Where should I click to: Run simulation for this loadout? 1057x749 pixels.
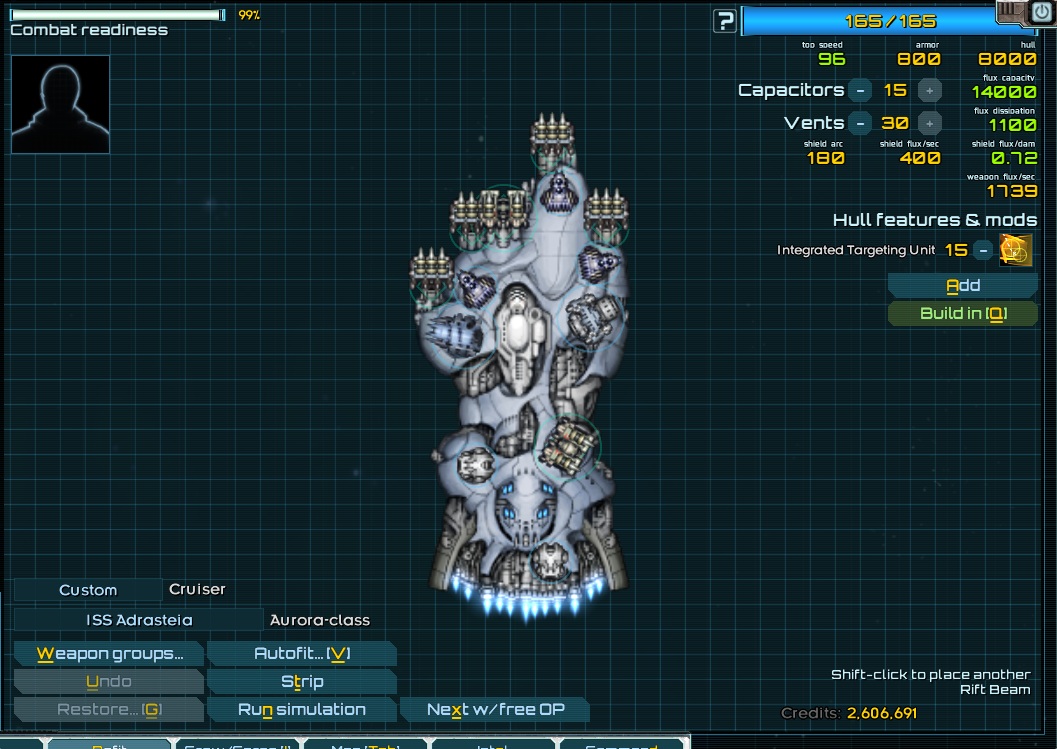pyautogui.click(x=301, y=710)
